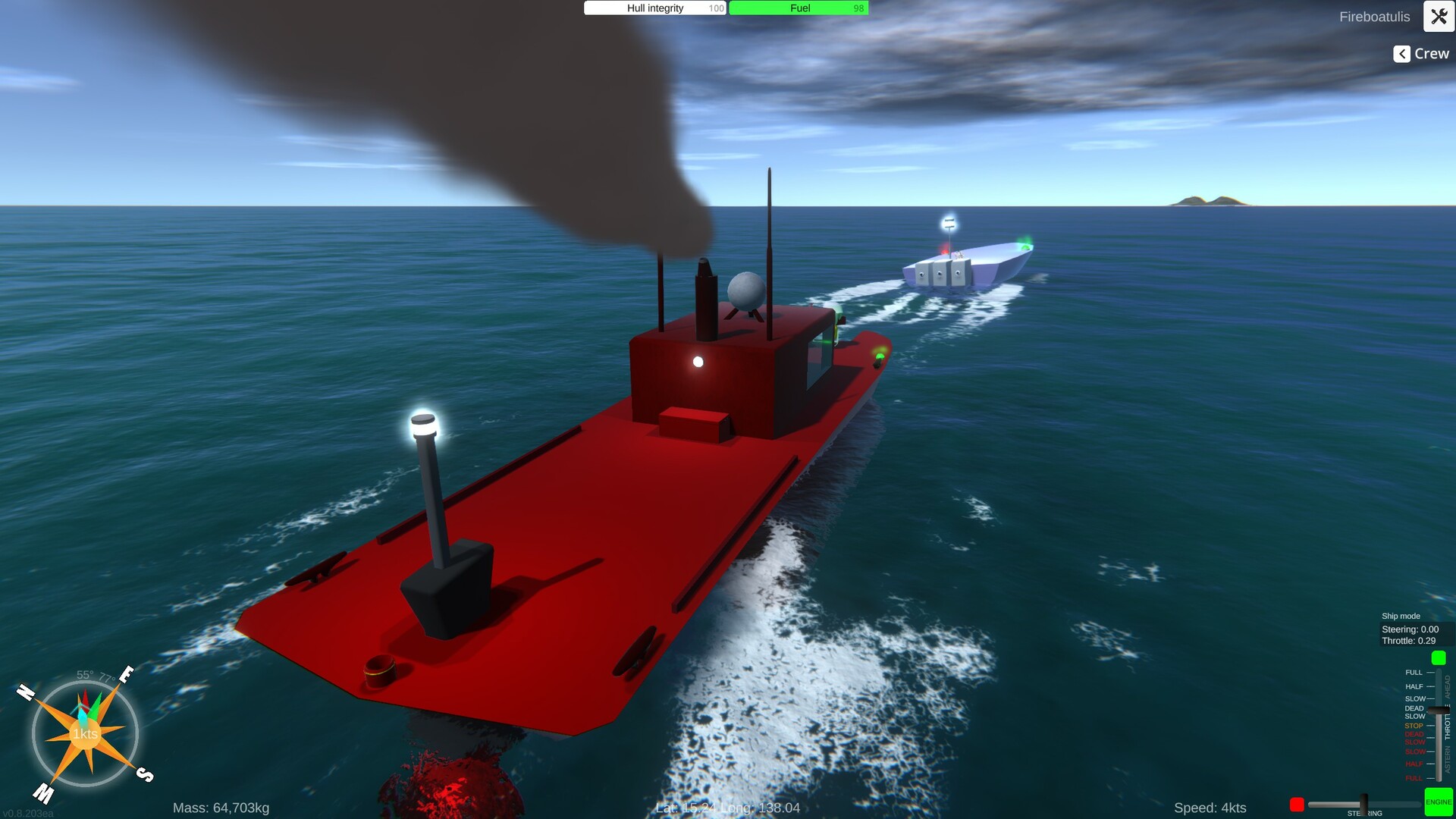
Task: Click the Hull integrity status bar
Action: pos(654,8)
